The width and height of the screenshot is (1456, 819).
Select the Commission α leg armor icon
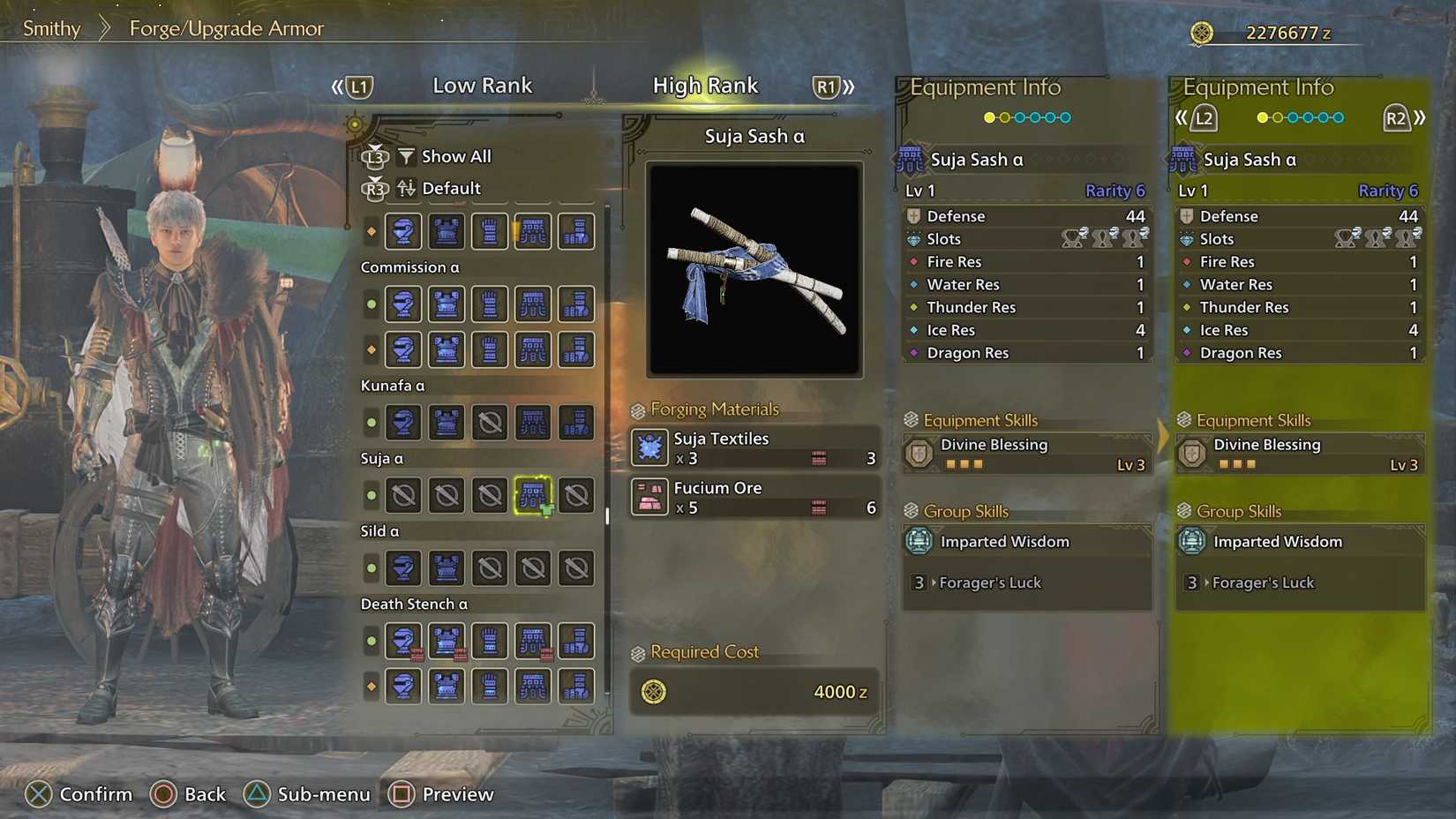575,304
